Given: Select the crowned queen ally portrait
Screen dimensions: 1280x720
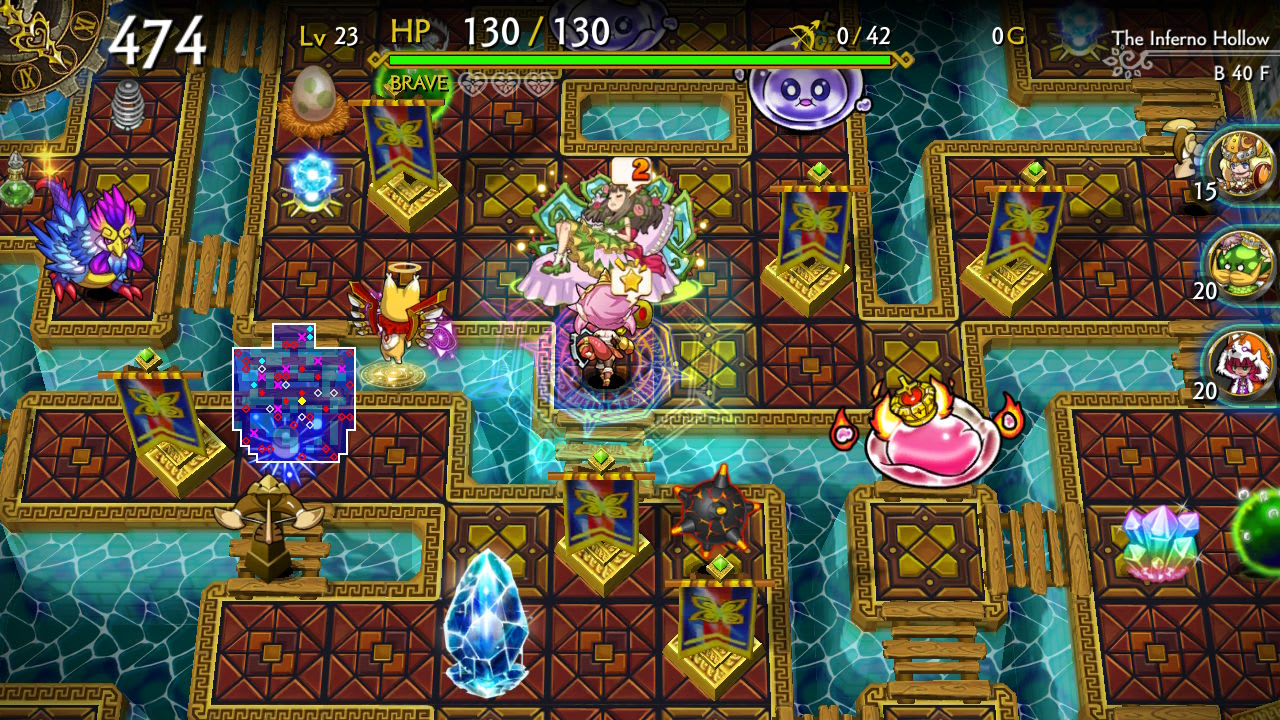Looking at the screenshot, I should tap(1240, 163).
